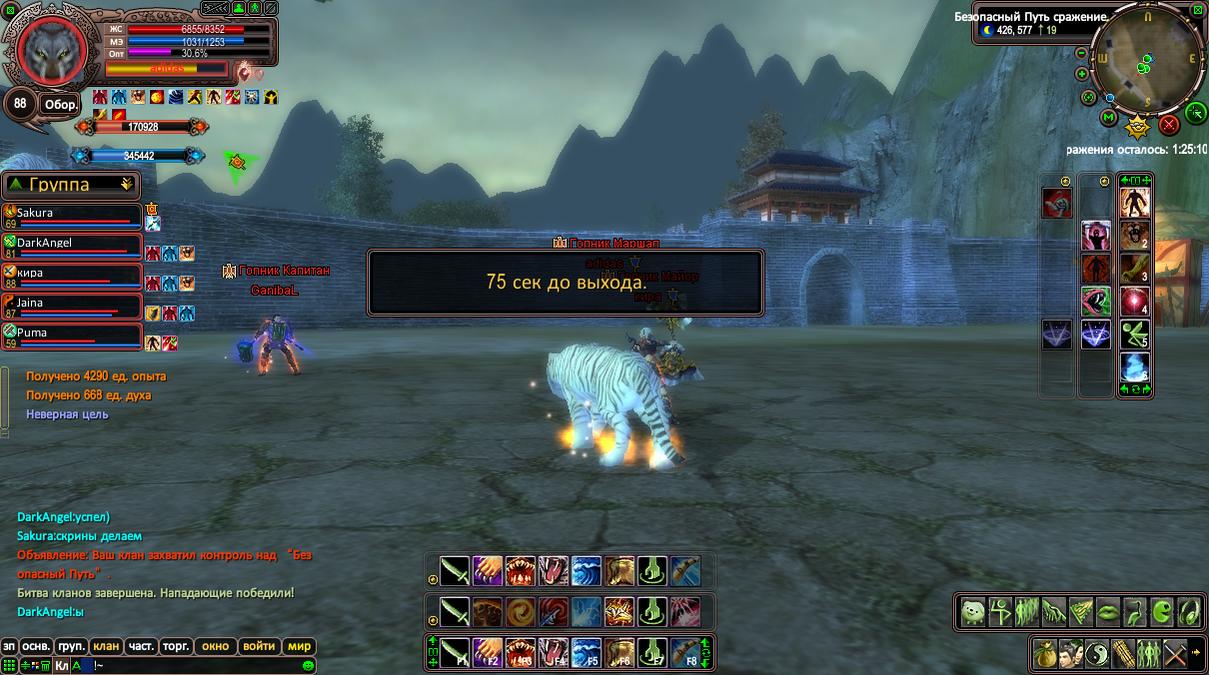The height and width of the screenshot is (675, 1209).
Task: Activate the F8 bow skill slot
Action: [685, 652]
